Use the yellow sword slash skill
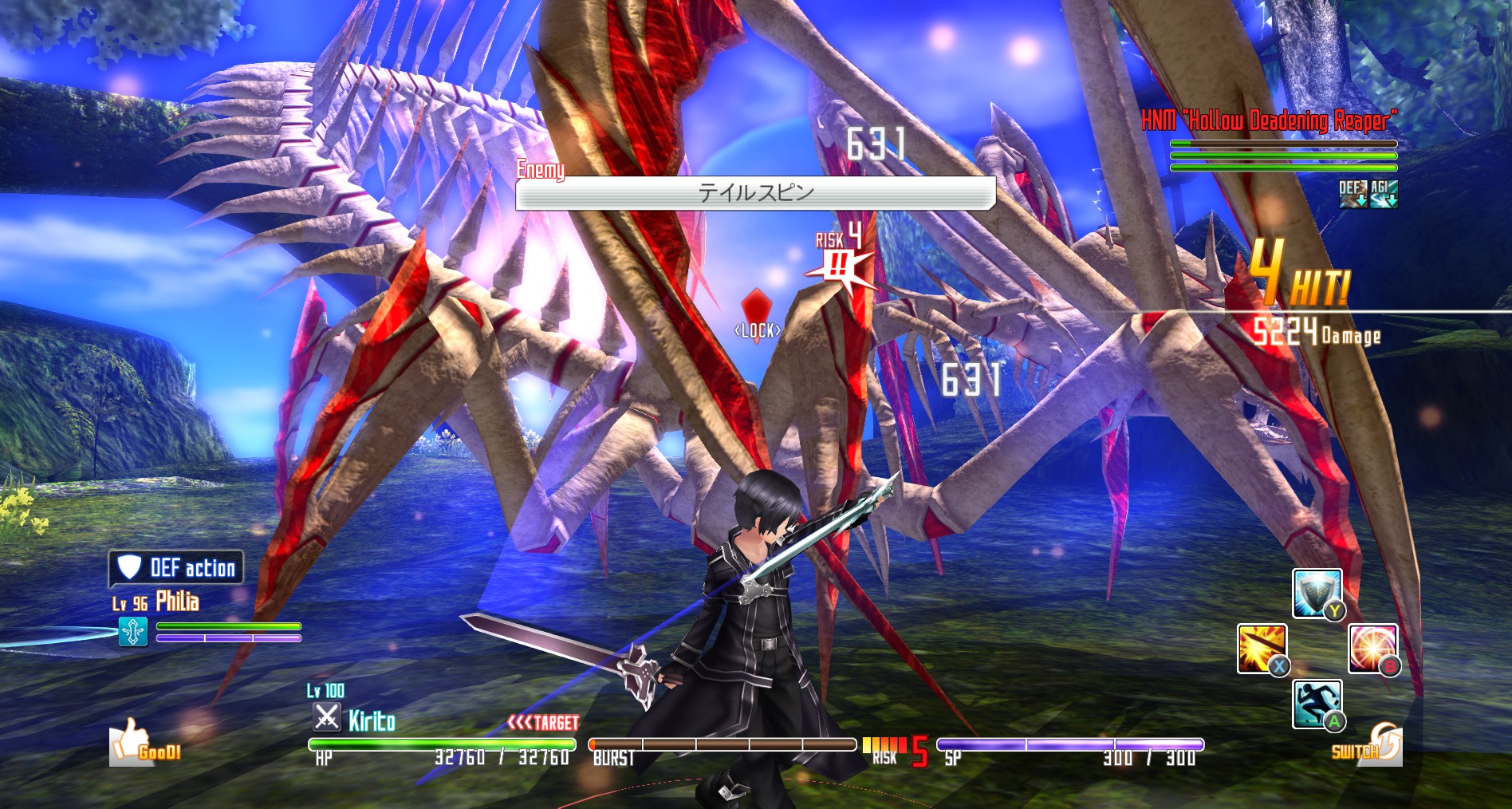 (x=1262, y=649)
